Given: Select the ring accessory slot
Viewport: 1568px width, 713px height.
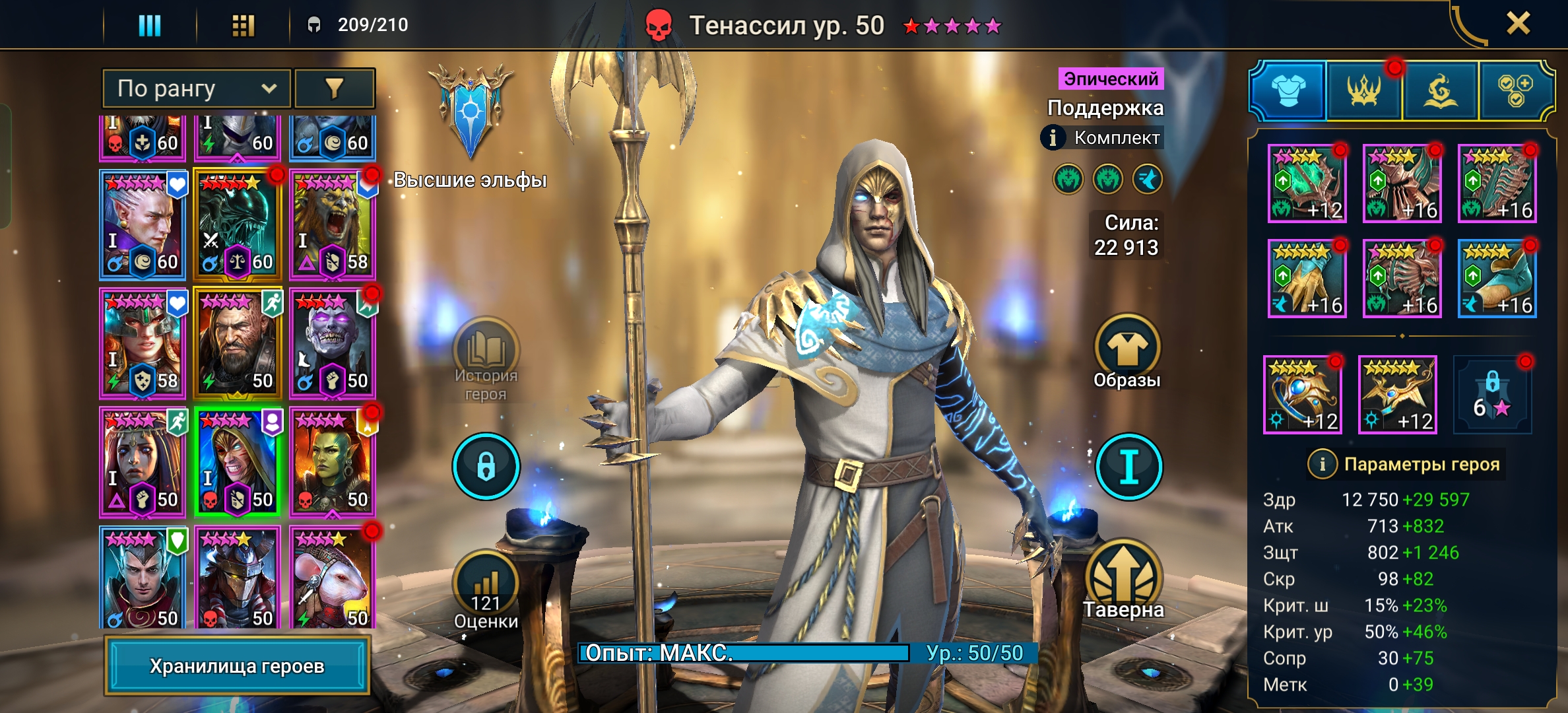Looking at the screenshot, I should click(1301, 395).
